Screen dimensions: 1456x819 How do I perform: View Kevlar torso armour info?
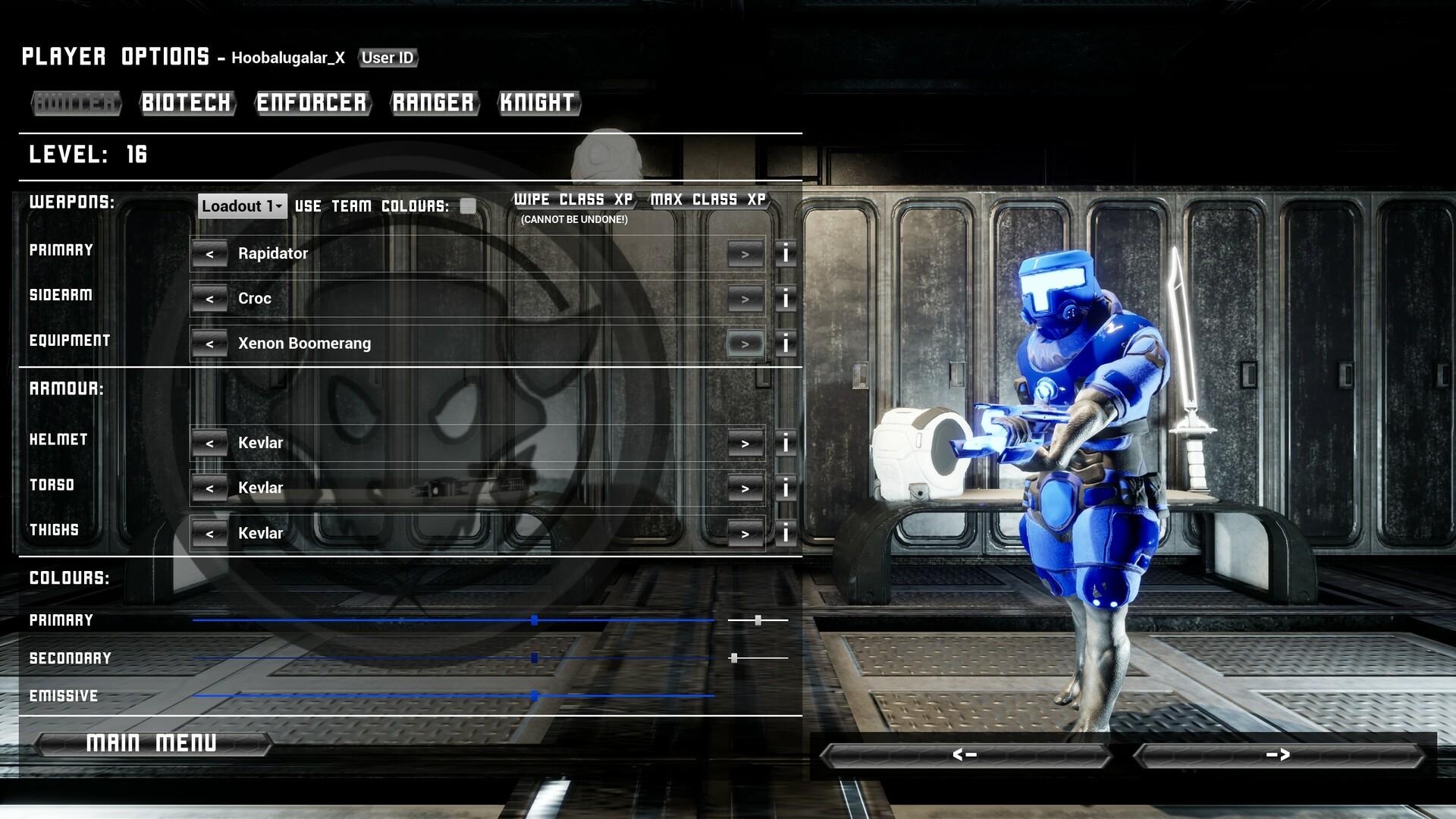click(785, 488)
